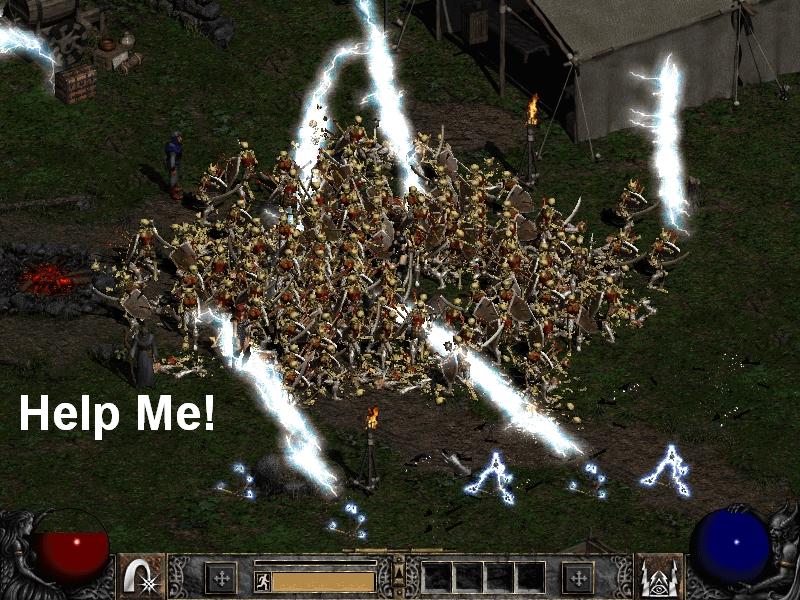Click the cross button beside the run toggle

(220, 577)
